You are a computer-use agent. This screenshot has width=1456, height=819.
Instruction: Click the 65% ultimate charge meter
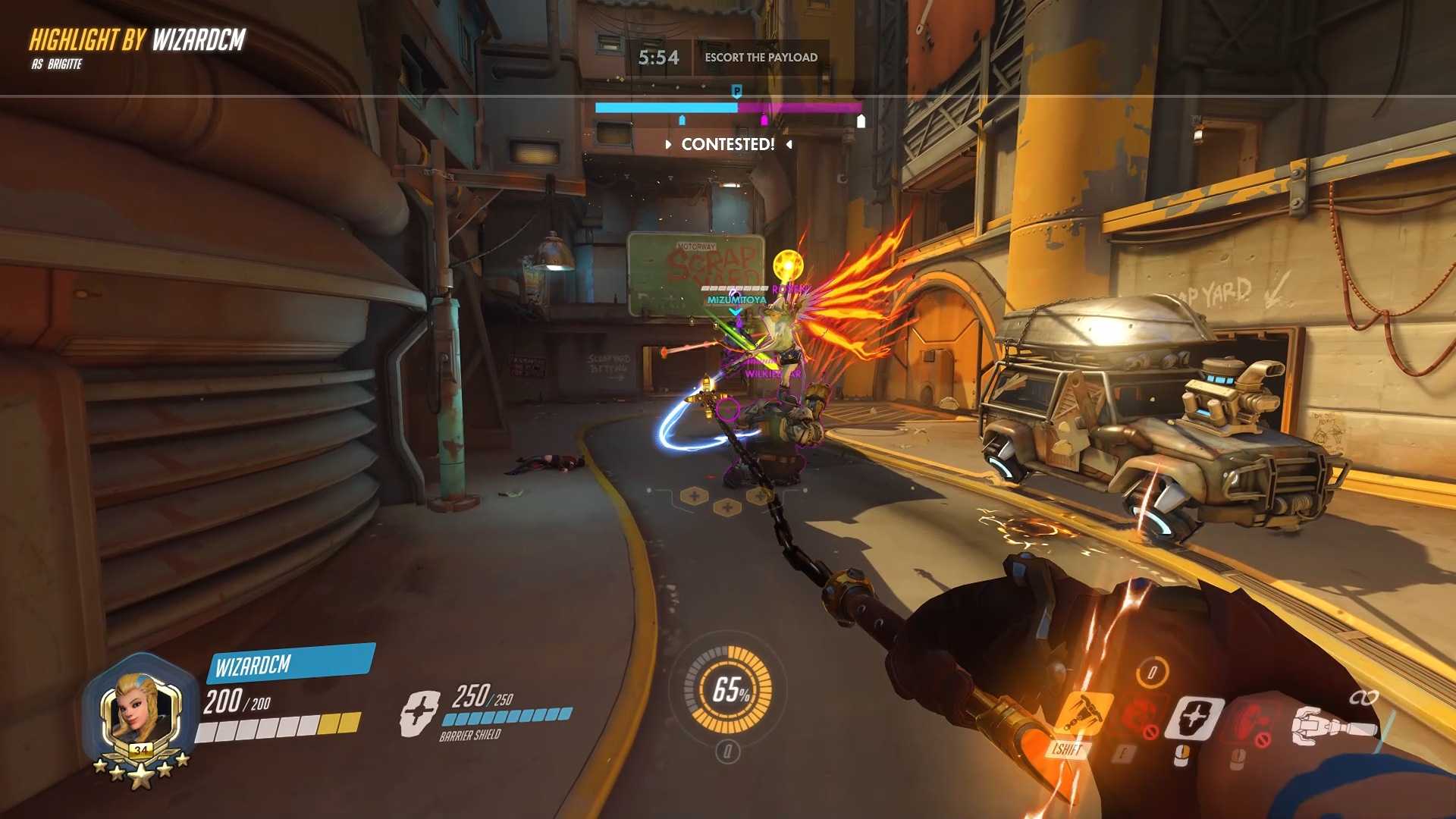pyautogui.click(x=728, y=689)
